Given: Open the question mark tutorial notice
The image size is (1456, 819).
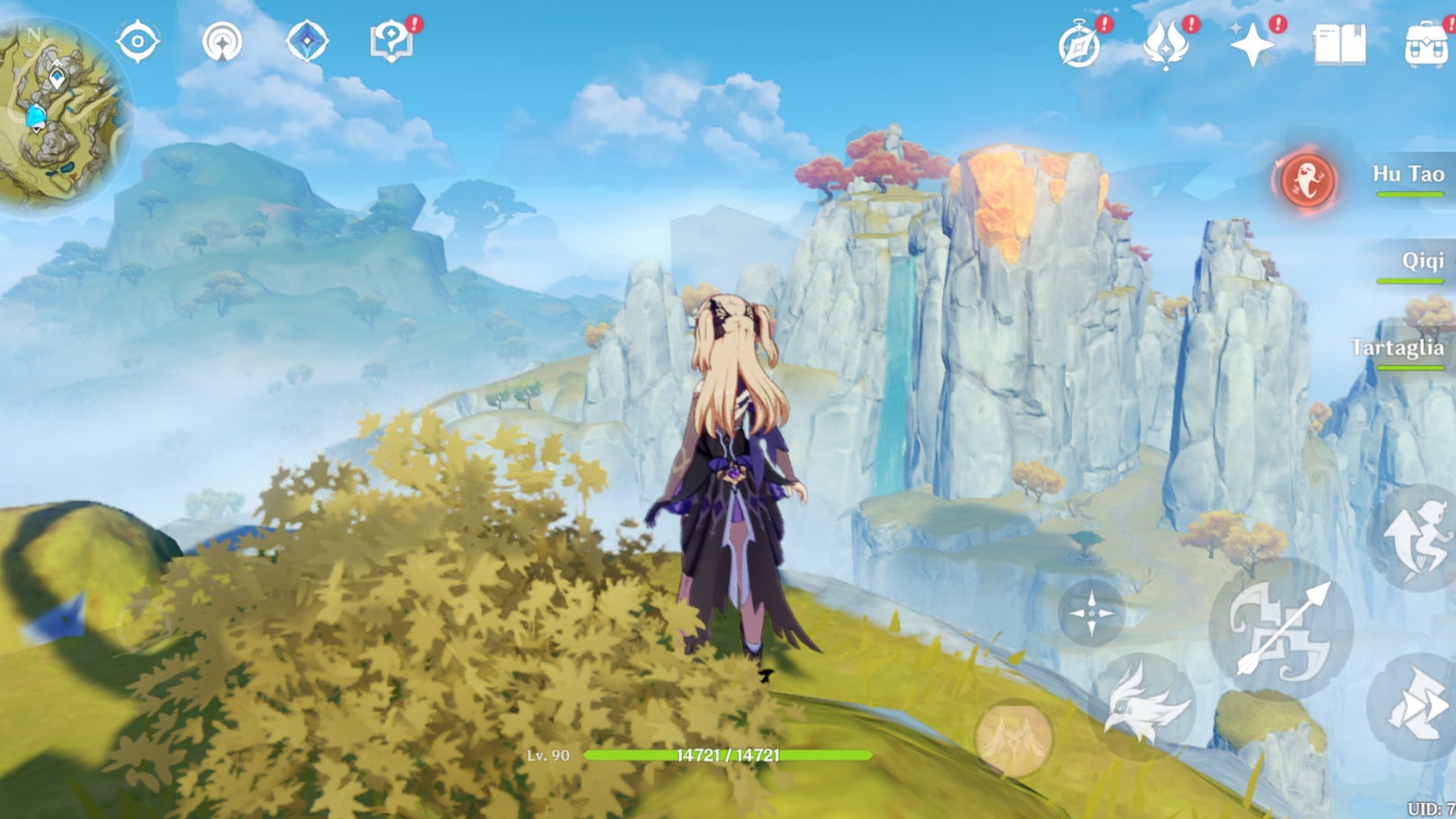Looking at the screenshot, I should [392, 42].
